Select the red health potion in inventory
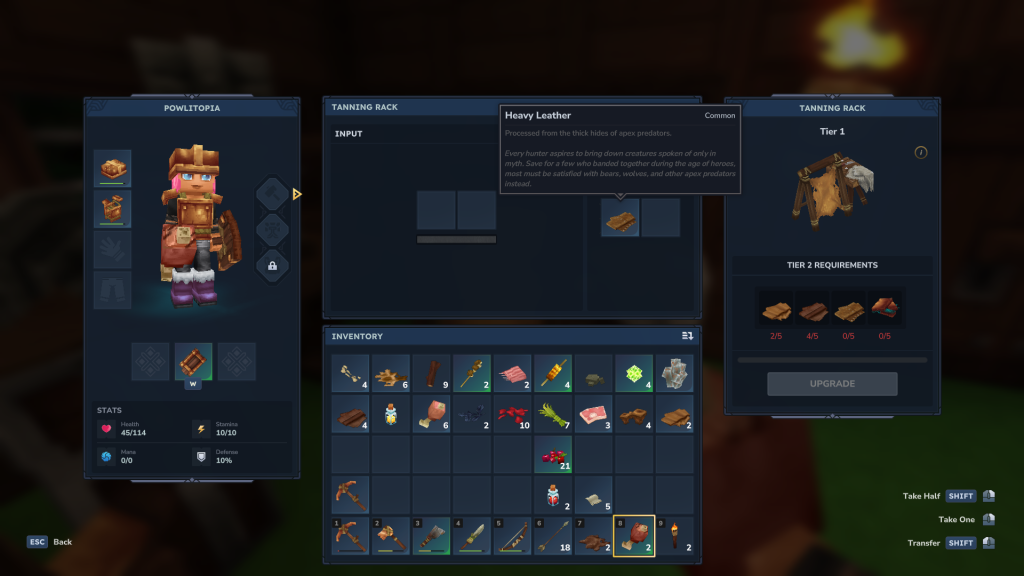 point(552,494)
